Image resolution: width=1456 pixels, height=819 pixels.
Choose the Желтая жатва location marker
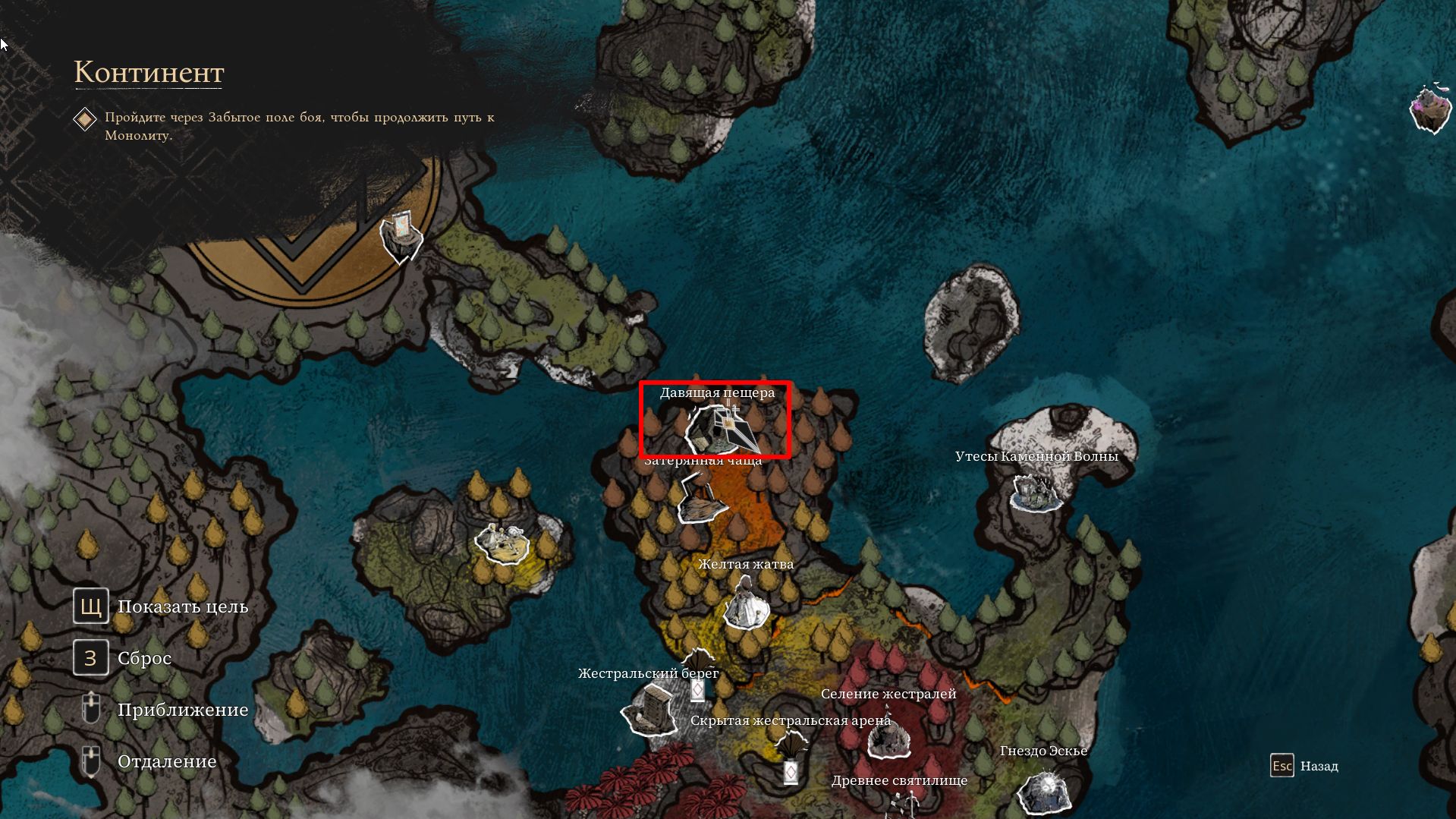click(745, 605)
